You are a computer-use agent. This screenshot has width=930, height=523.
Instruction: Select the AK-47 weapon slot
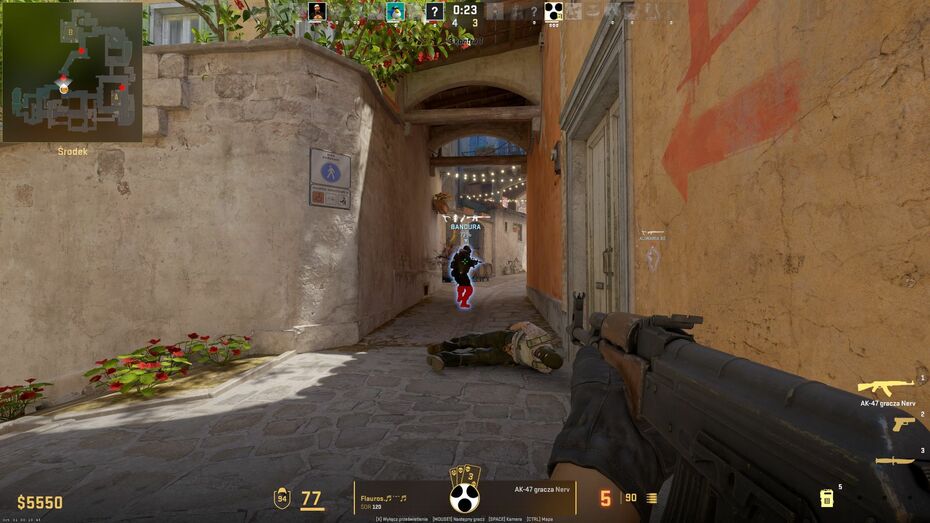886,386
